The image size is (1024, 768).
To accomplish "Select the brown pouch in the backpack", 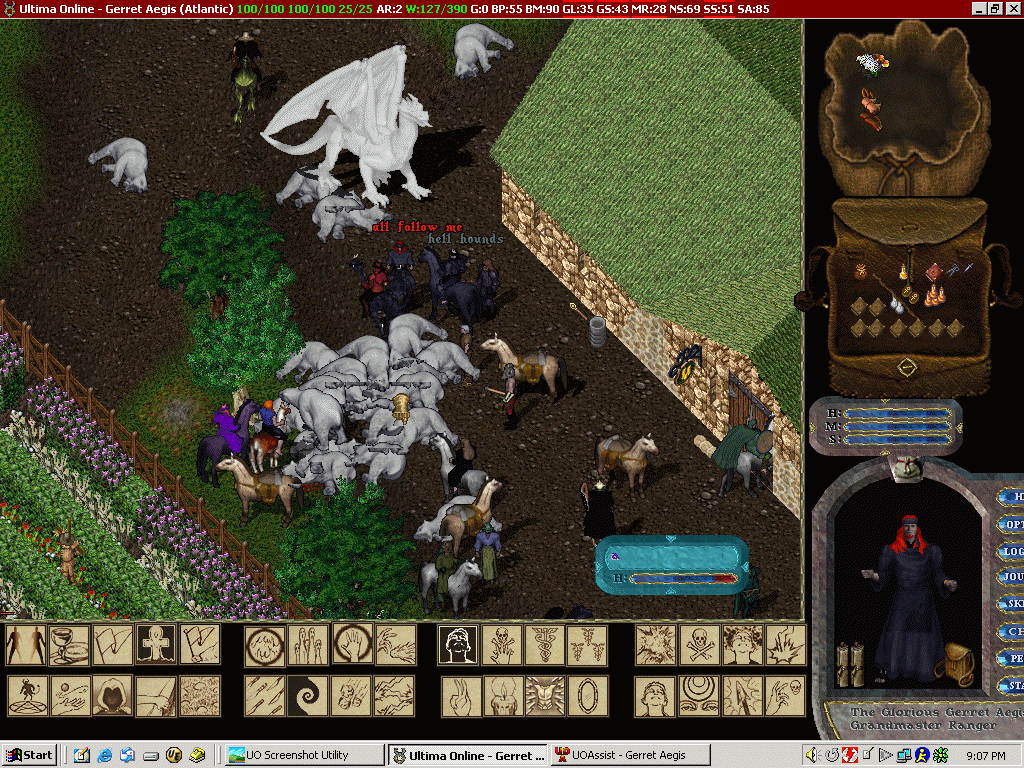I will 860,271.
